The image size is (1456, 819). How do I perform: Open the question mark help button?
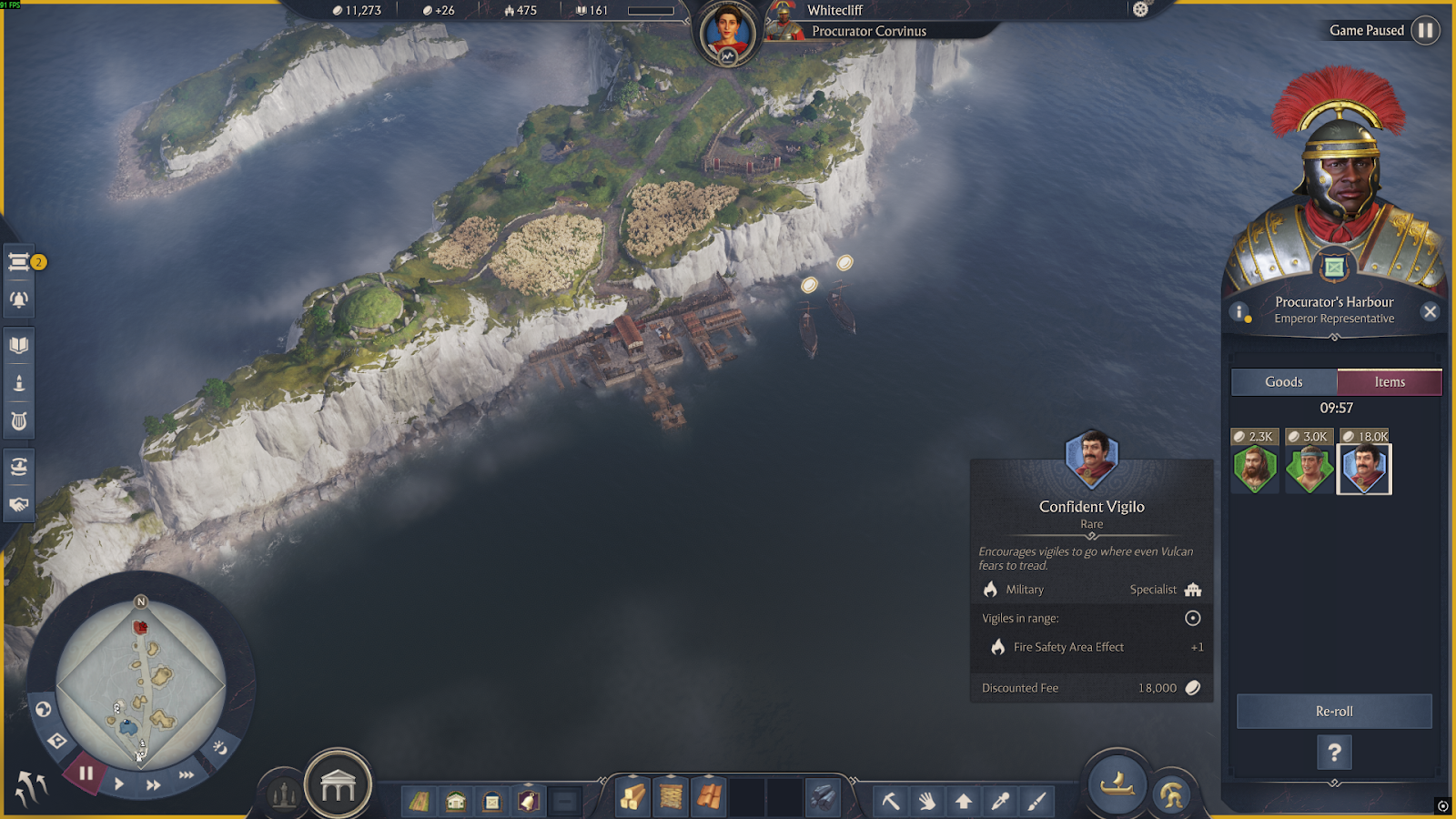pyautogui.click(x=1334, y=753)
